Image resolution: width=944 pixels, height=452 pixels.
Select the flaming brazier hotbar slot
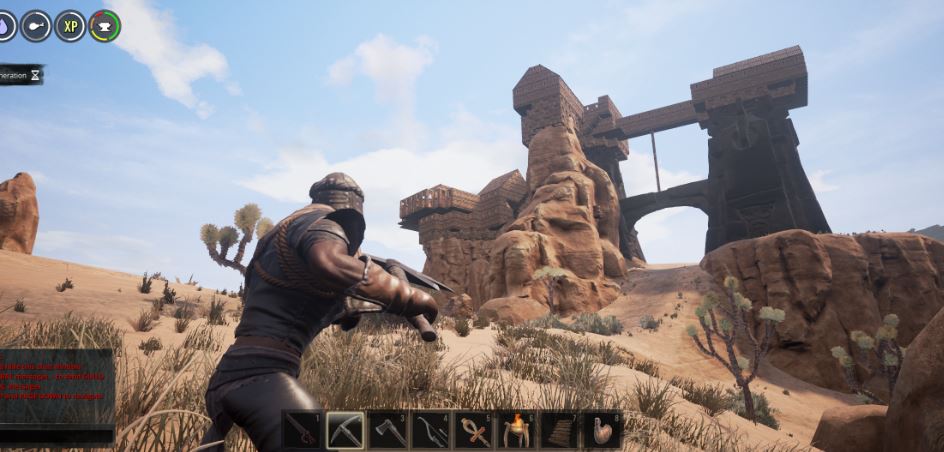coord(517,430)
